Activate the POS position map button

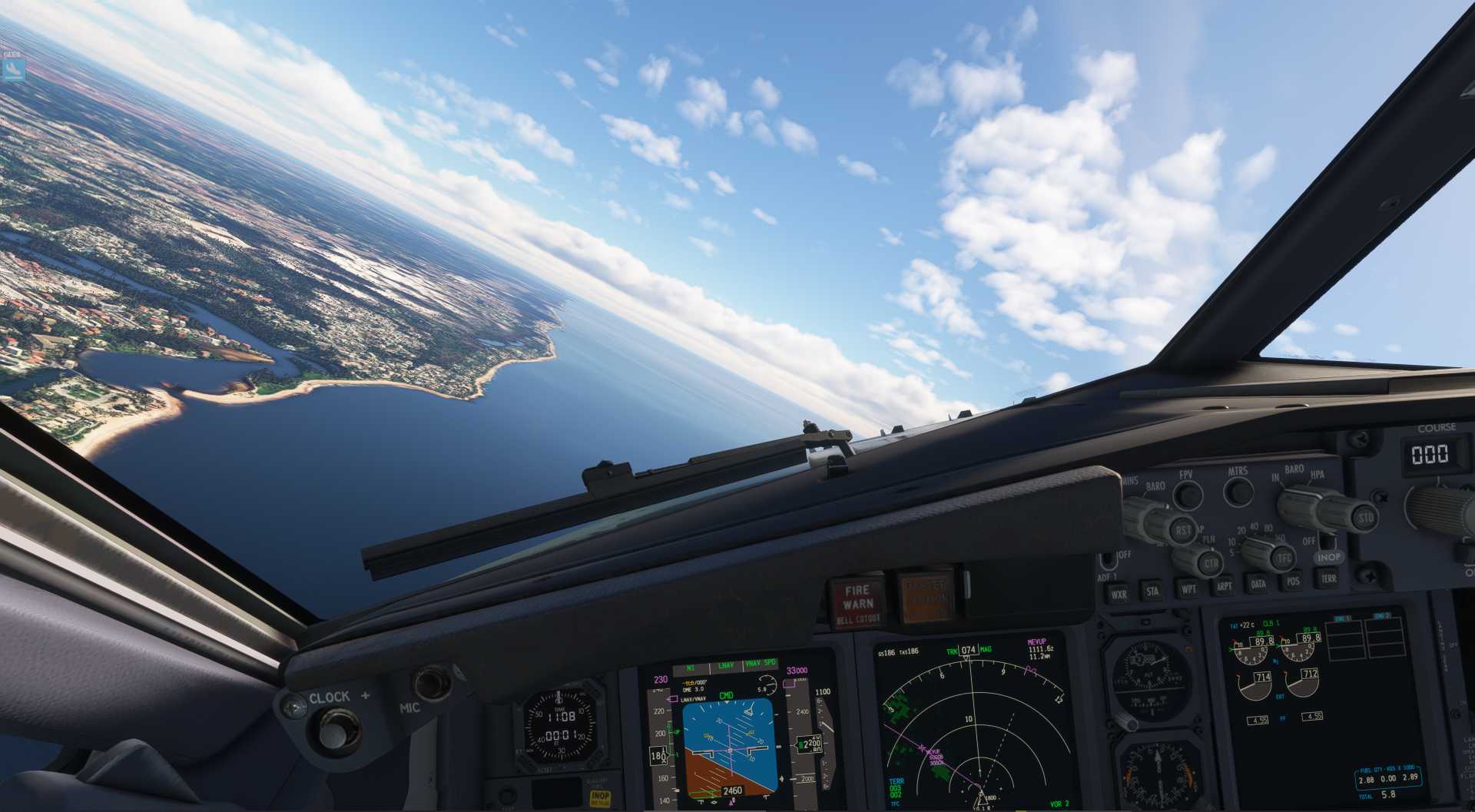click(x=1293, y=582)
